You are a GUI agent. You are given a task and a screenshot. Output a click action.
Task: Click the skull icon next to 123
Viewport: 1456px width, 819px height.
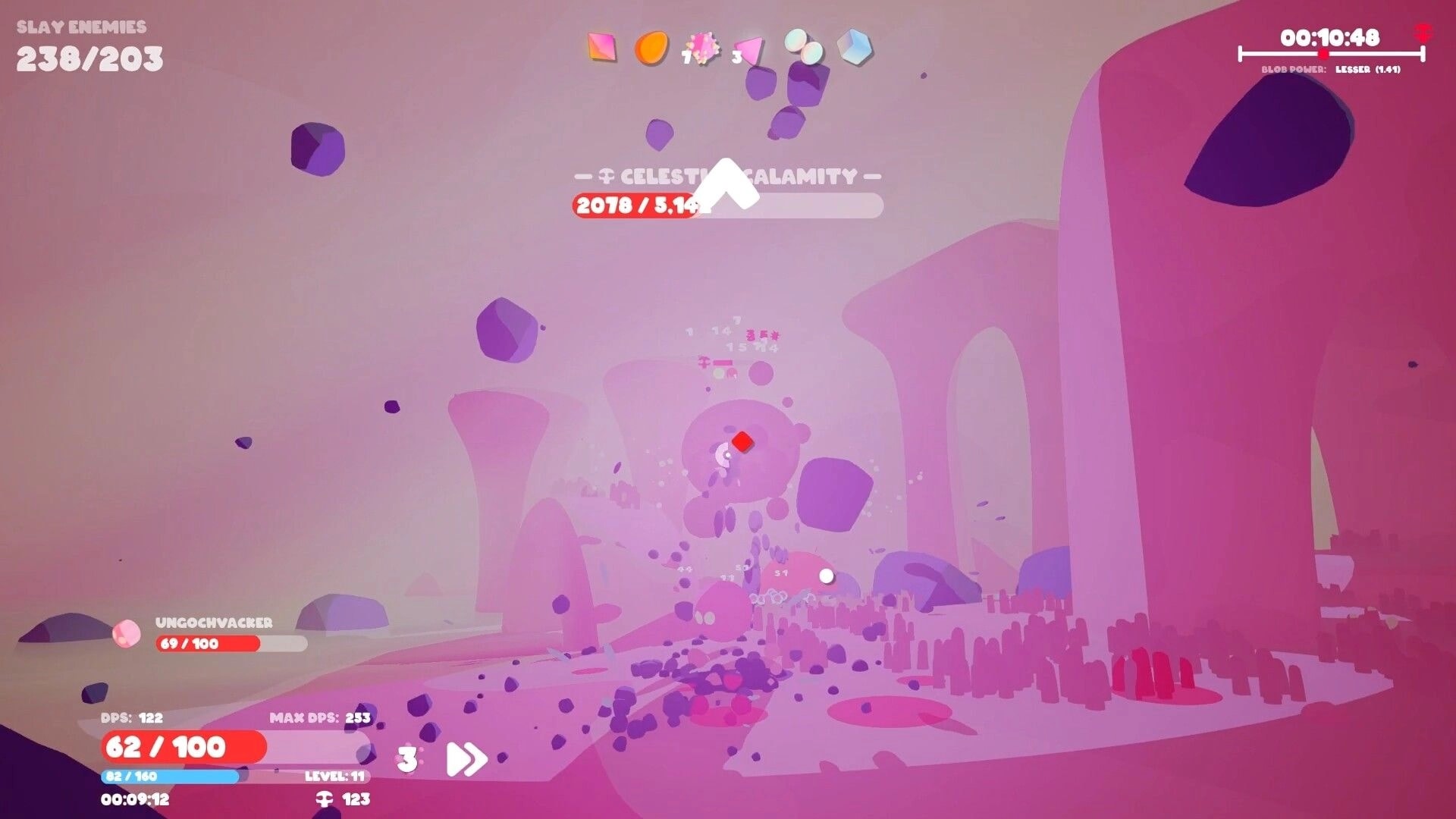[x=325, y=799]
